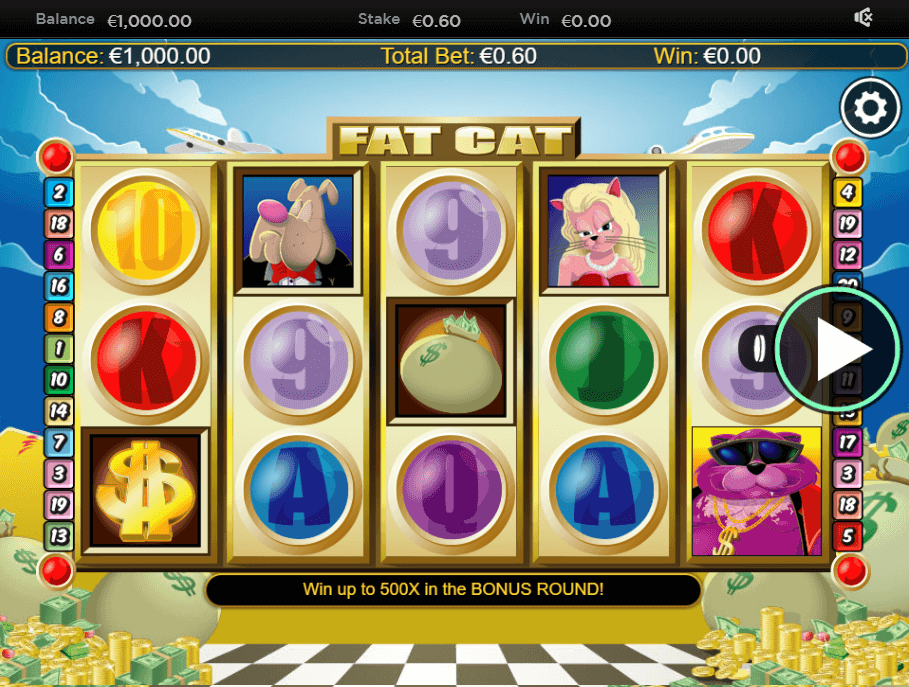This screenshot has height=687, width=909.
Task: Show payline number 14
Action: tap(58, 411)
